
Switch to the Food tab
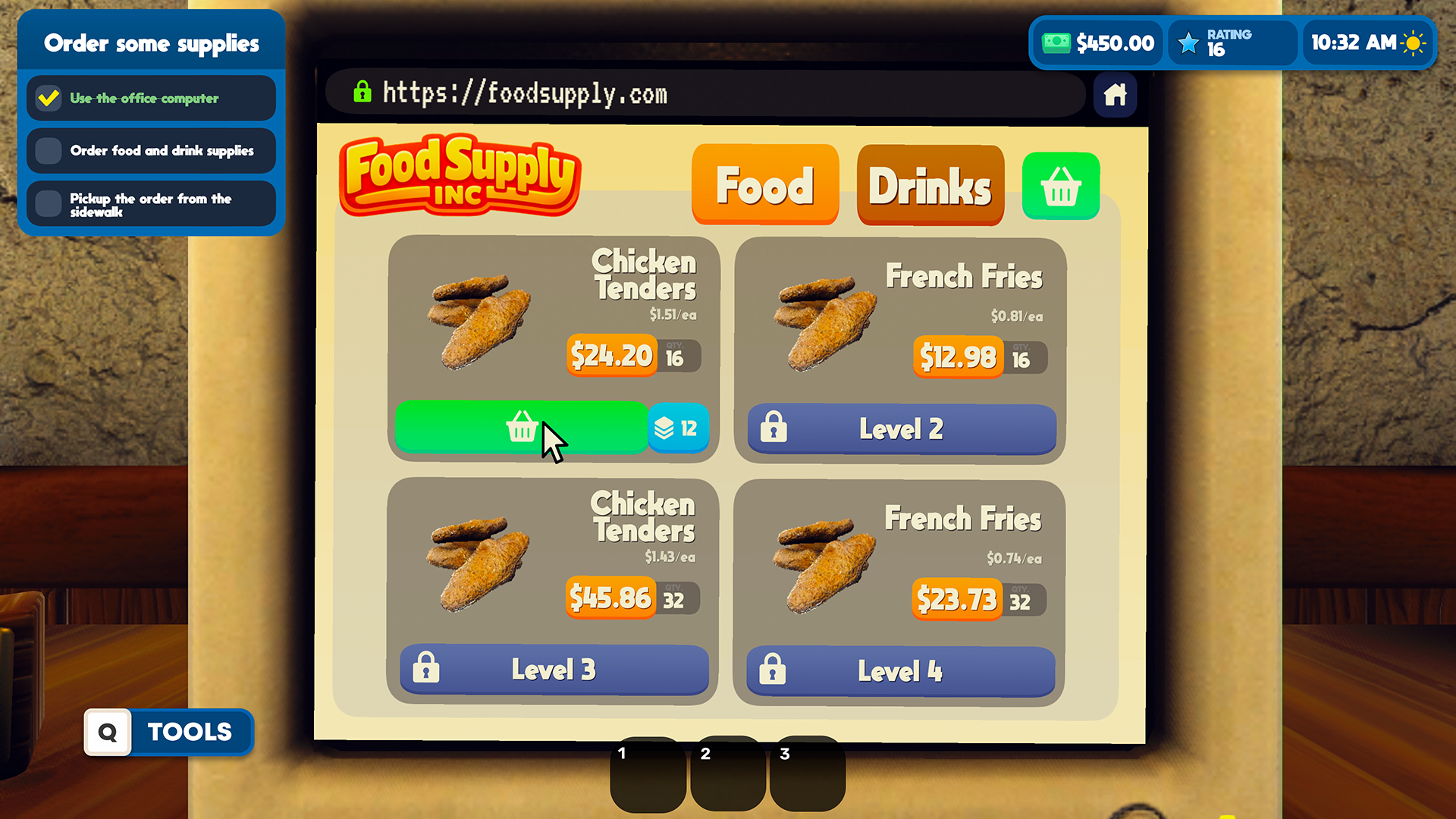(764, 184)
